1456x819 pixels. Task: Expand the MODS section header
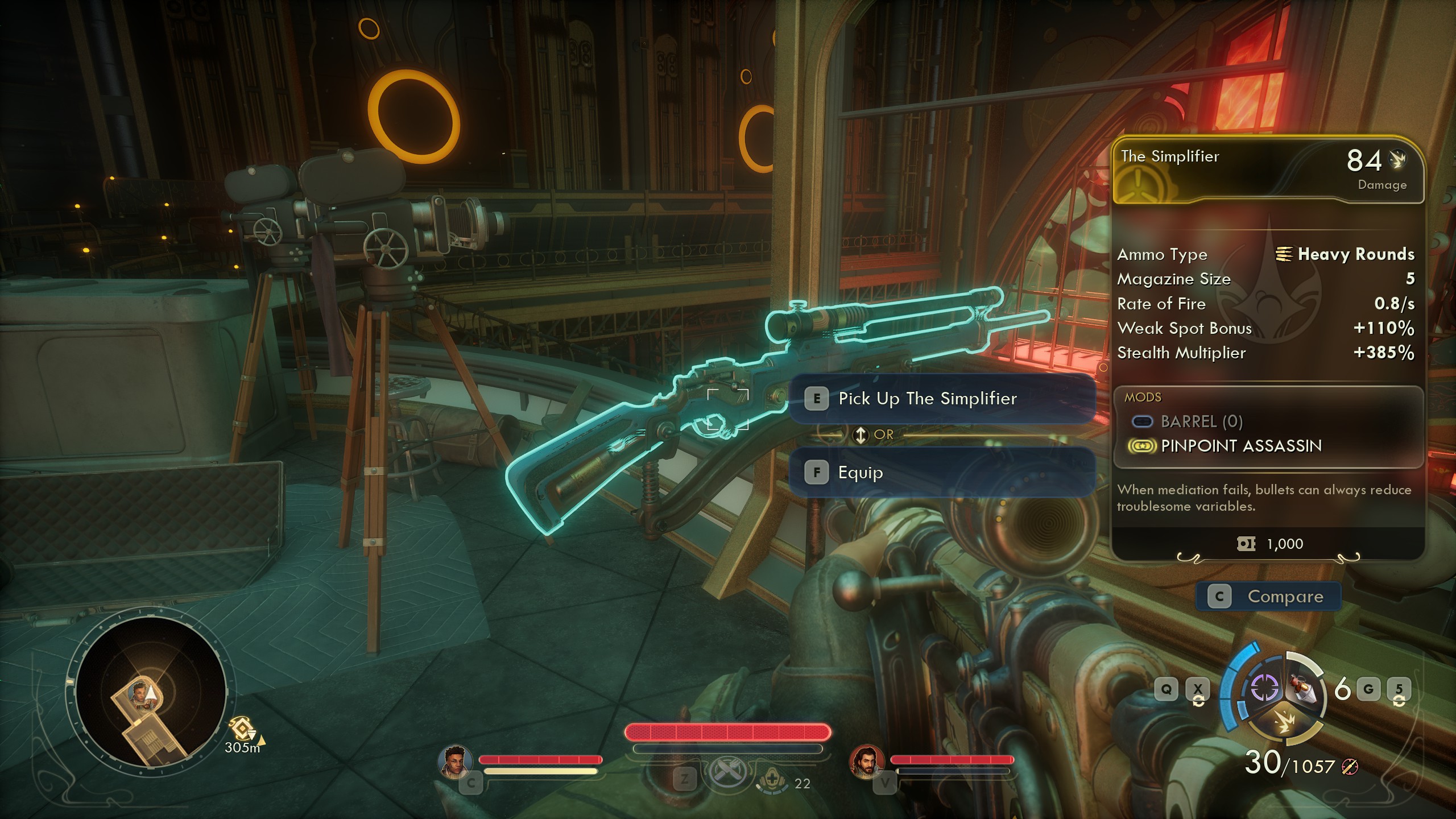click(1143, 397)
